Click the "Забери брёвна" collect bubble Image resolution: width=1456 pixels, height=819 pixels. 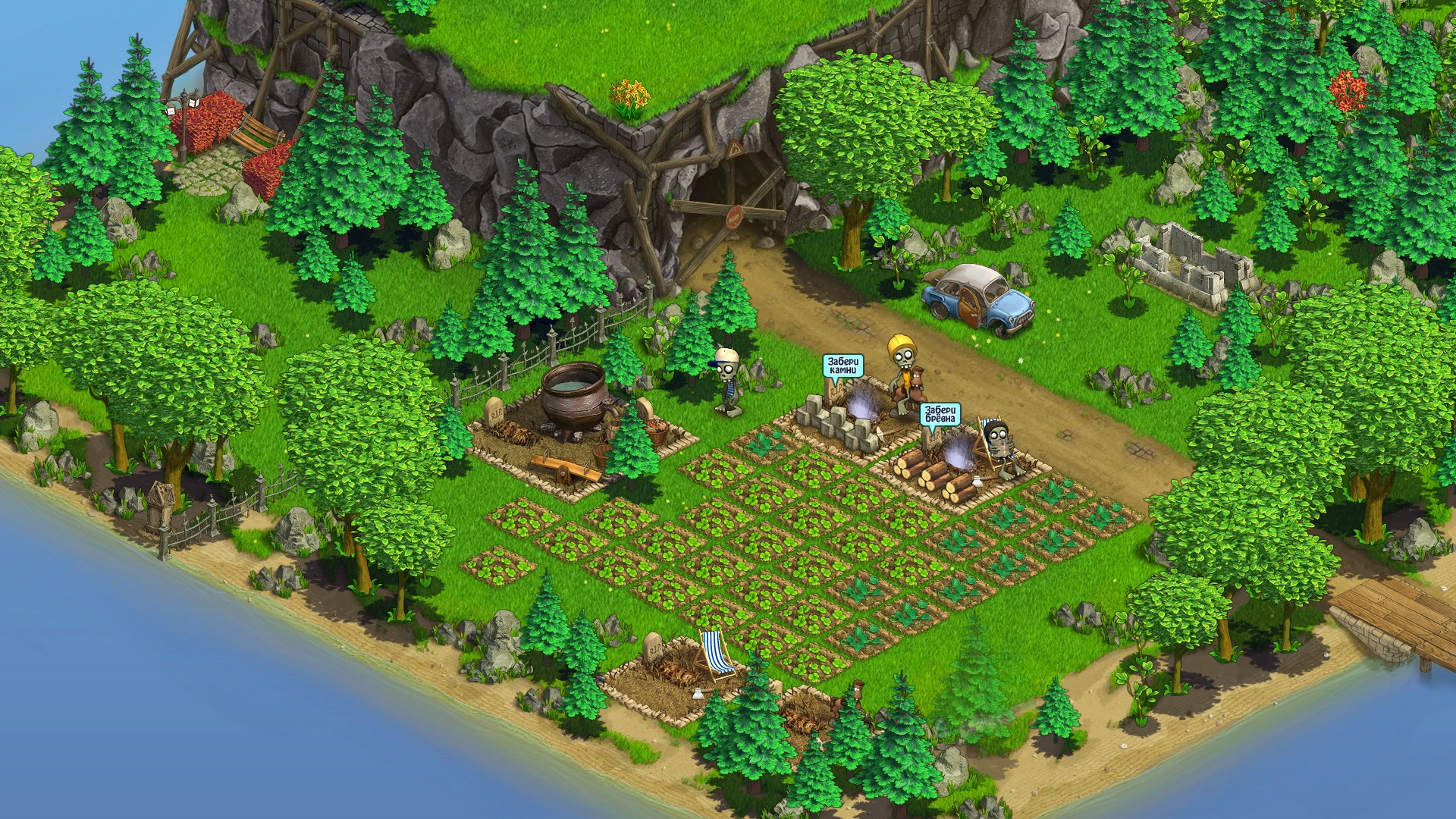(940, 415)
